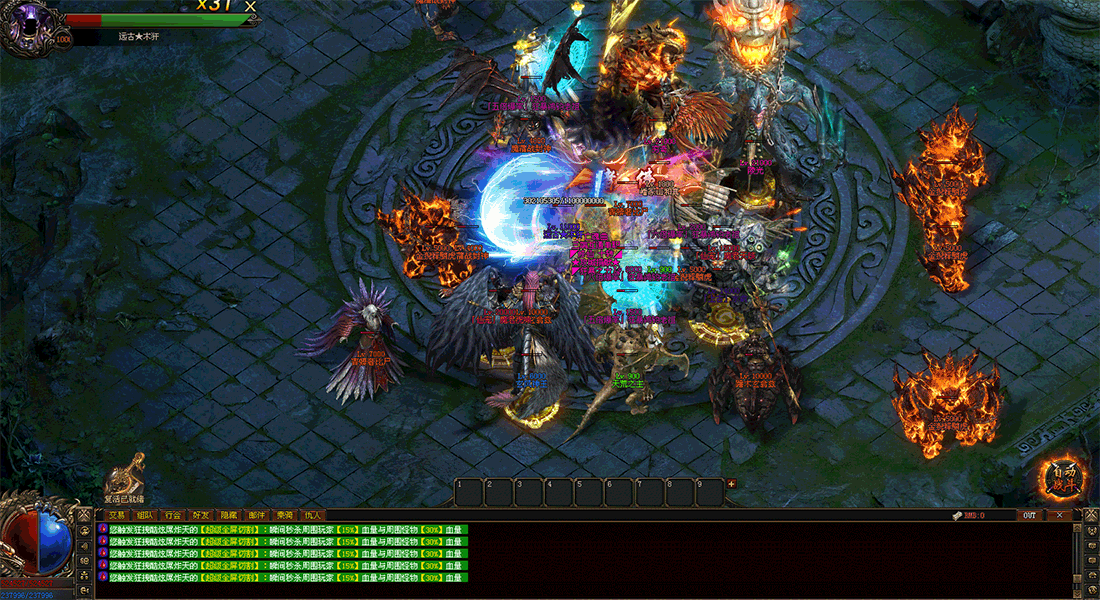This screenshot has height=600, width=1100.
Task: Click the OUT button on chat bar
Action: (1030, 515)
